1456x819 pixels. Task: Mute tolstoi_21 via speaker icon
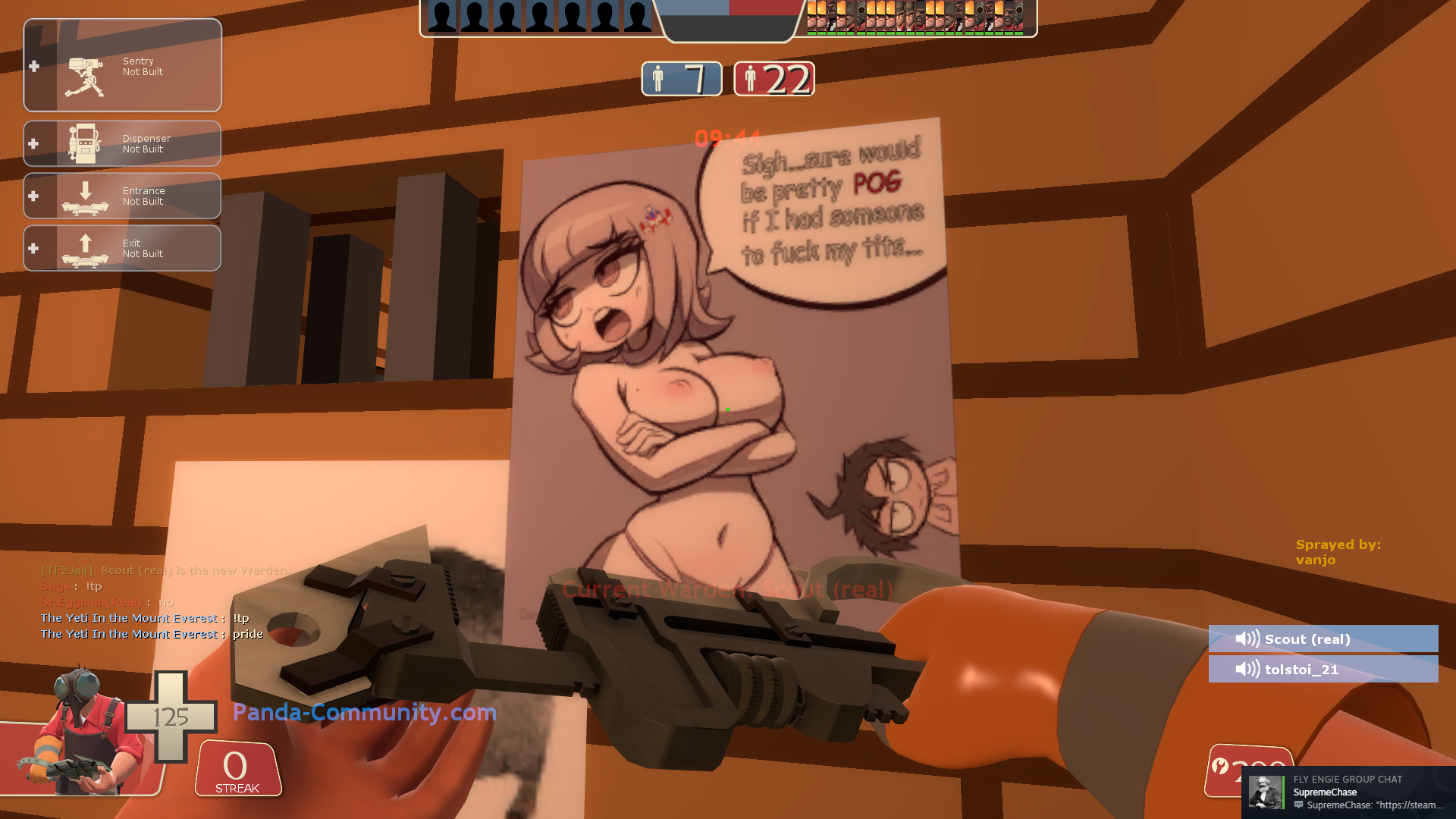point(1247,670)
